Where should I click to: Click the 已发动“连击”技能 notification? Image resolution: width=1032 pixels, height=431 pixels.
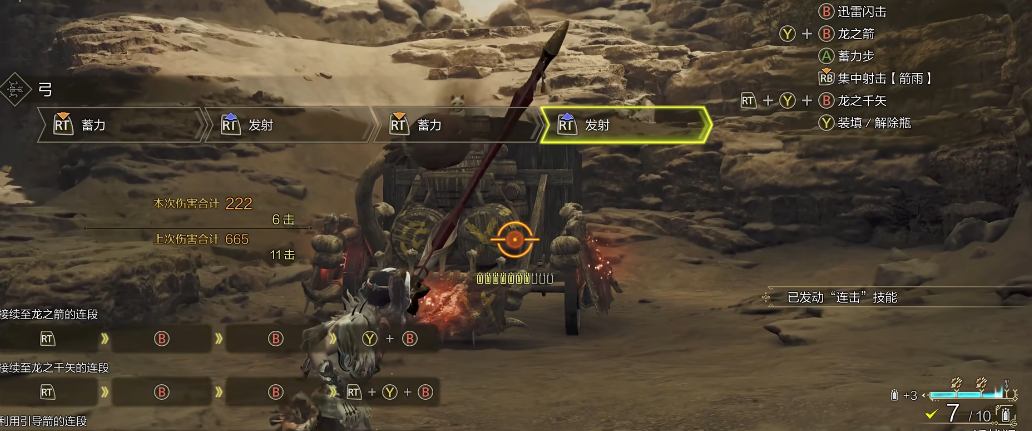pyautogui.click(x=842, y=297)
